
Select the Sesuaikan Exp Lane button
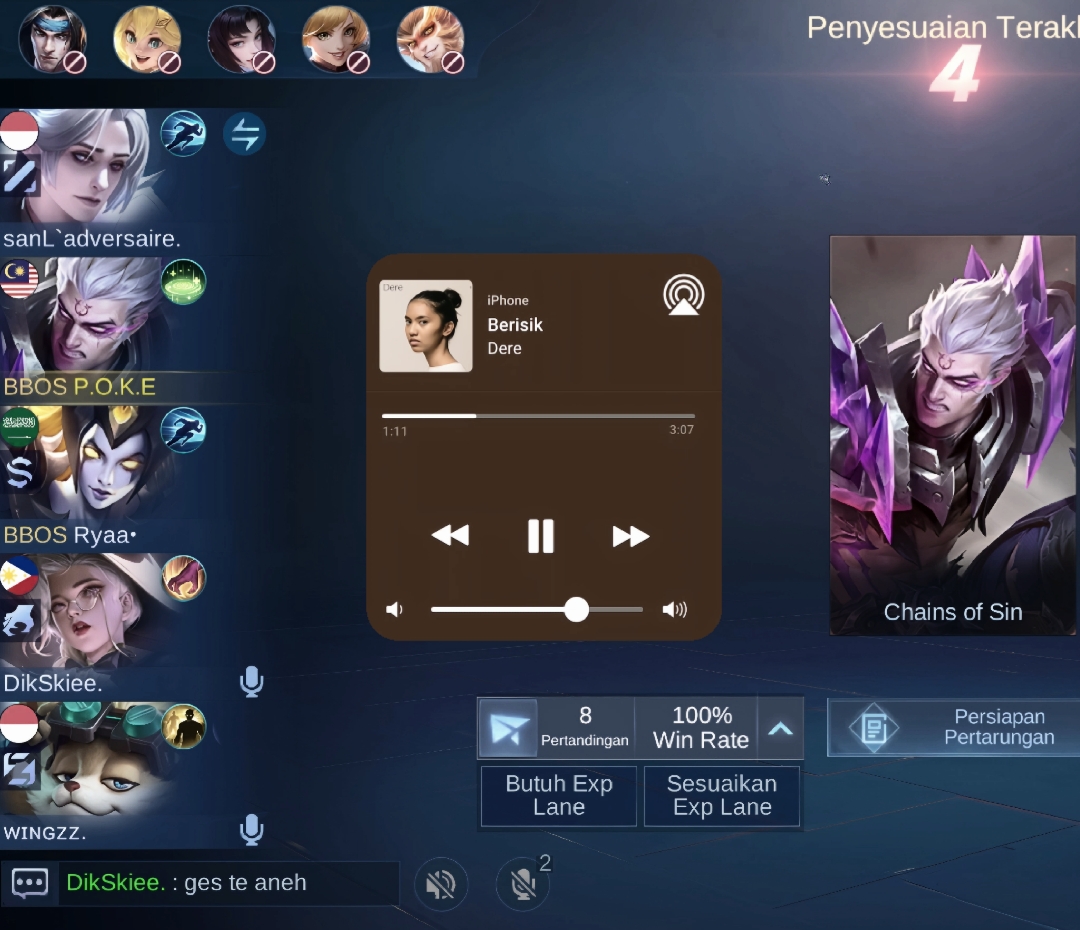722,796
